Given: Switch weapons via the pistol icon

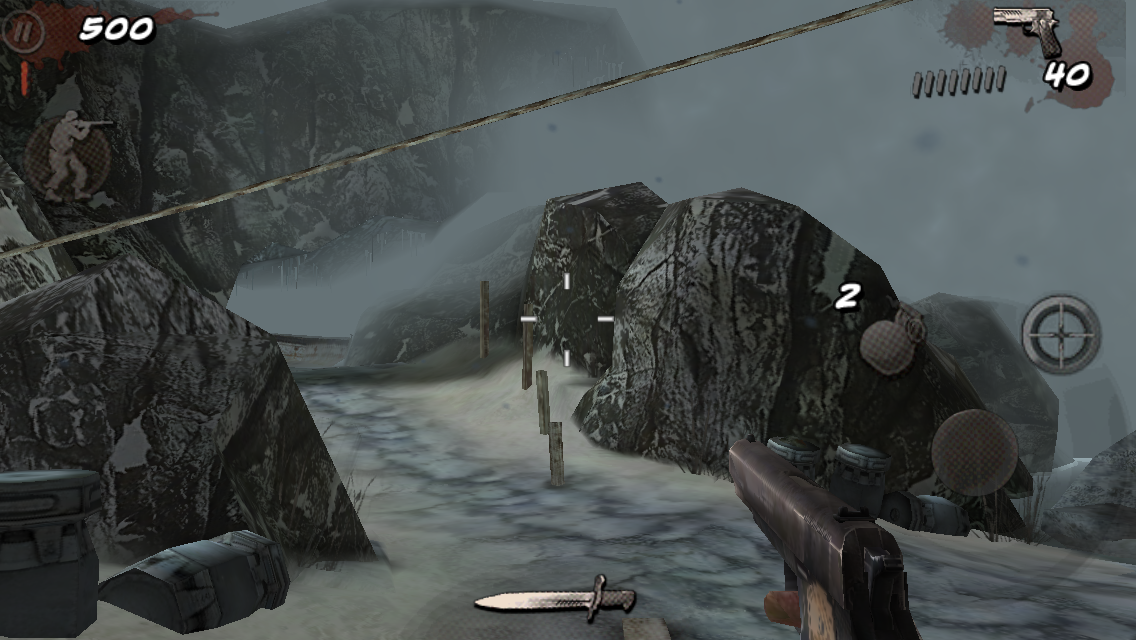Looking at the screenshot, I should coord(1029,28).
